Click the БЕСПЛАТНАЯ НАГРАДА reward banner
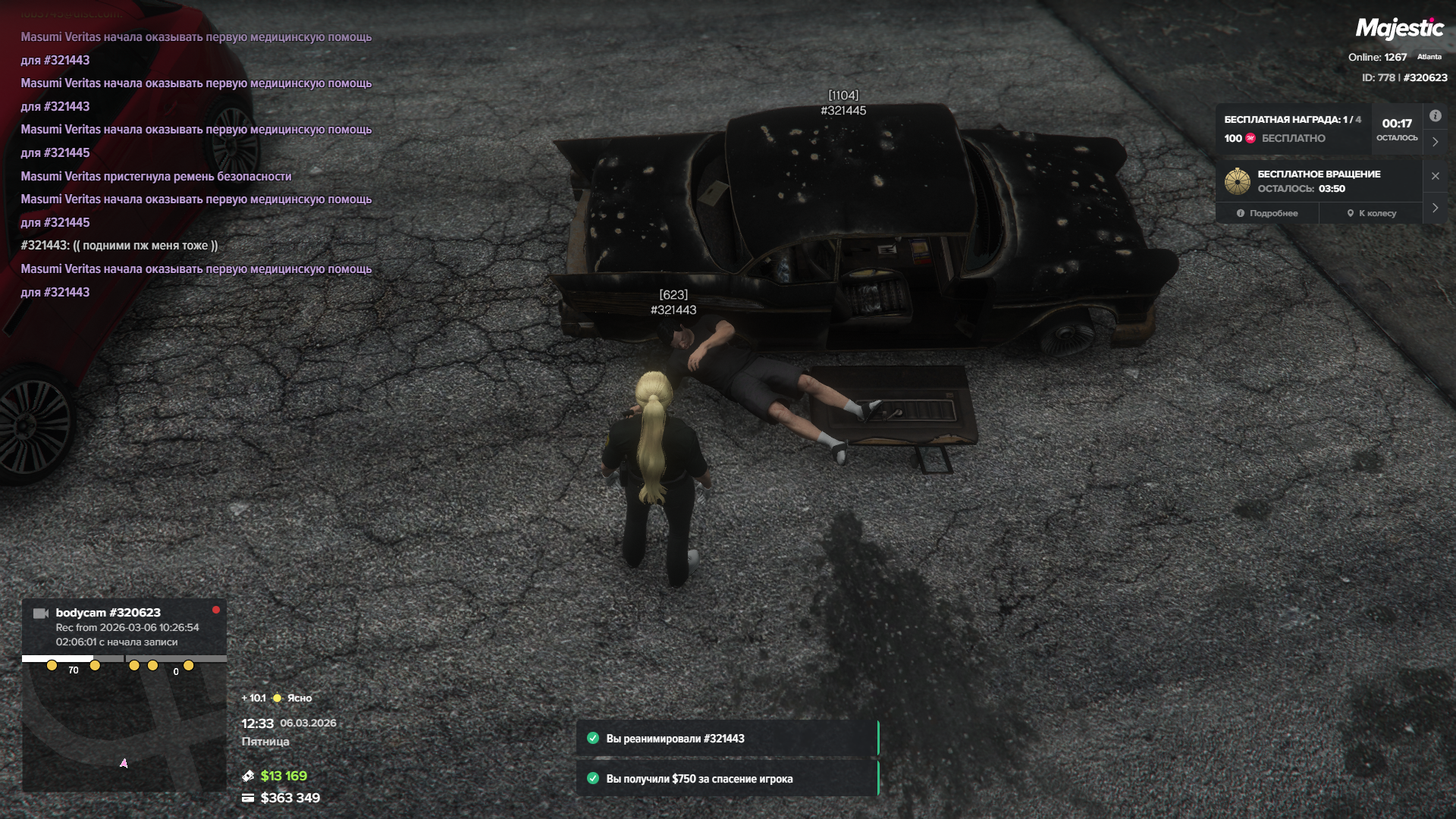Screen dimensions: 1456x819 1294,129
